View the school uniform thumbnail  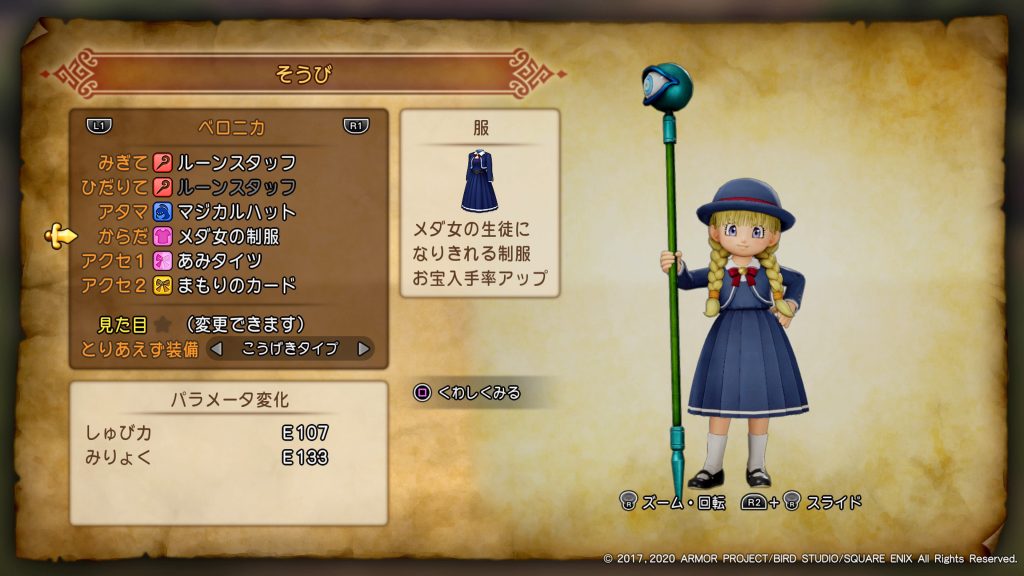[x=480, y=181]
